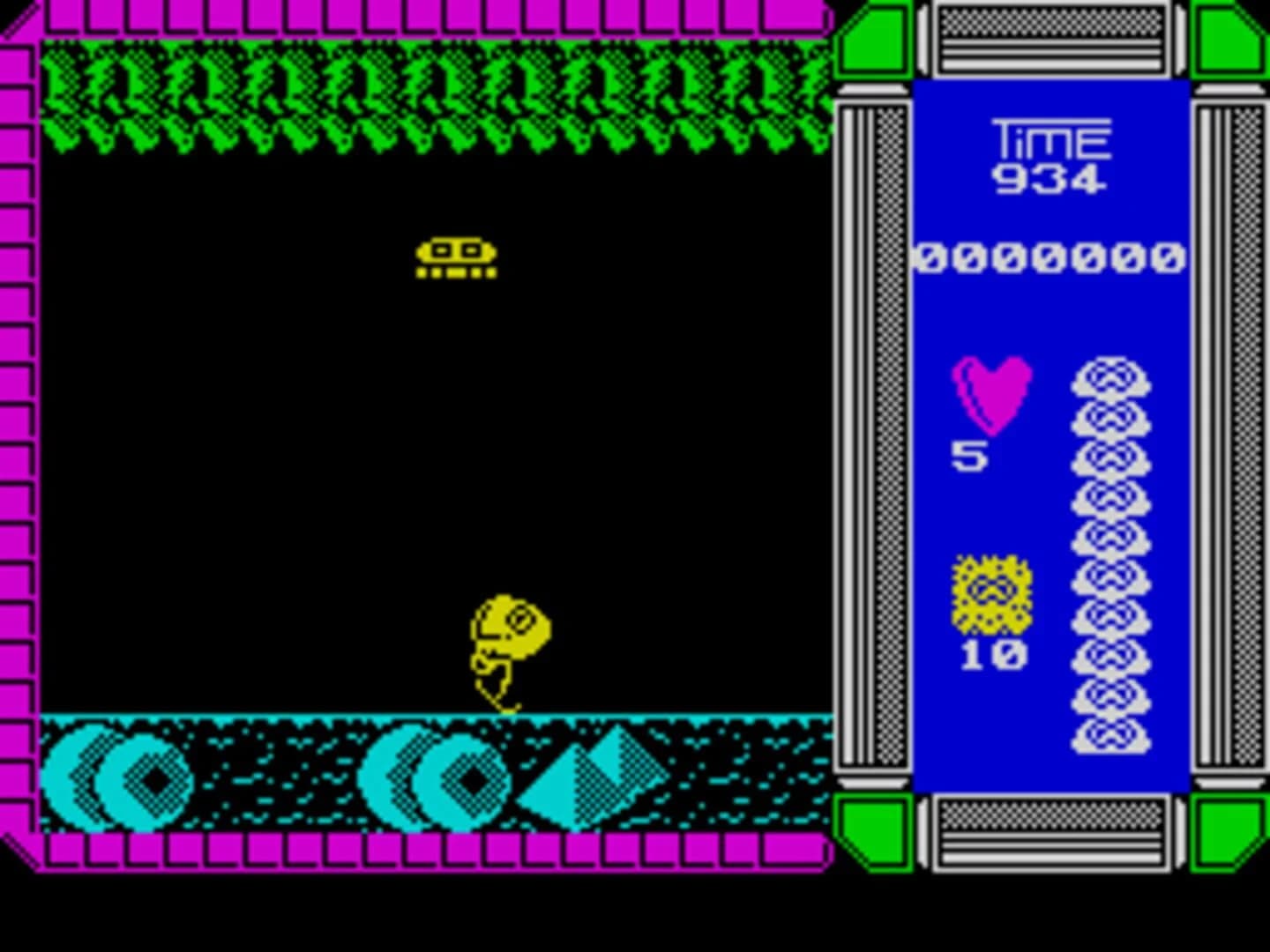Click the 0000000 score readout
Viewport: 1270px width, 952px height.
[x=1050, y=256]
